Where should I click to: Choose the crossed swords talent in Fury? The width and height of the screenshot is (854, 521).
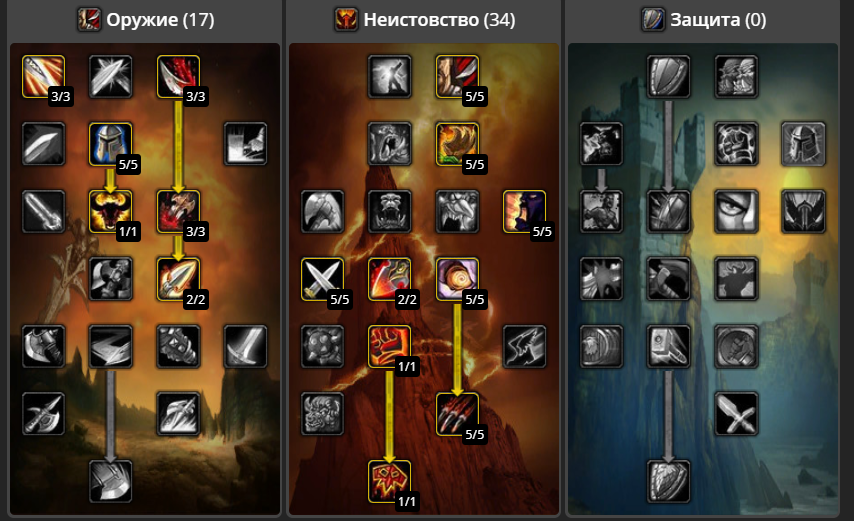tap(322, 279)
